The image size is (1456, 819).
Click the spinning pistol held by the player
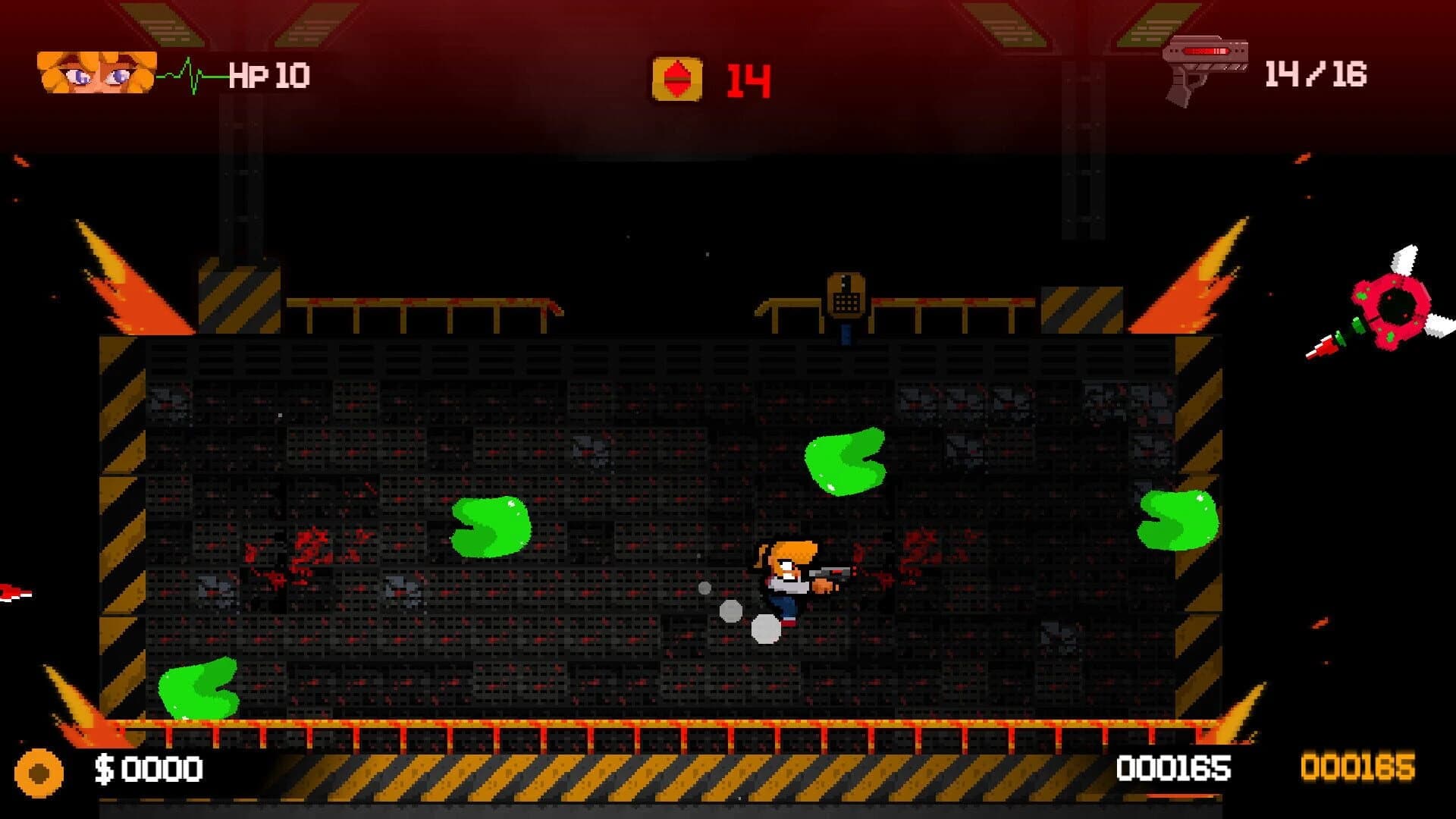click(x=831, y=574)
